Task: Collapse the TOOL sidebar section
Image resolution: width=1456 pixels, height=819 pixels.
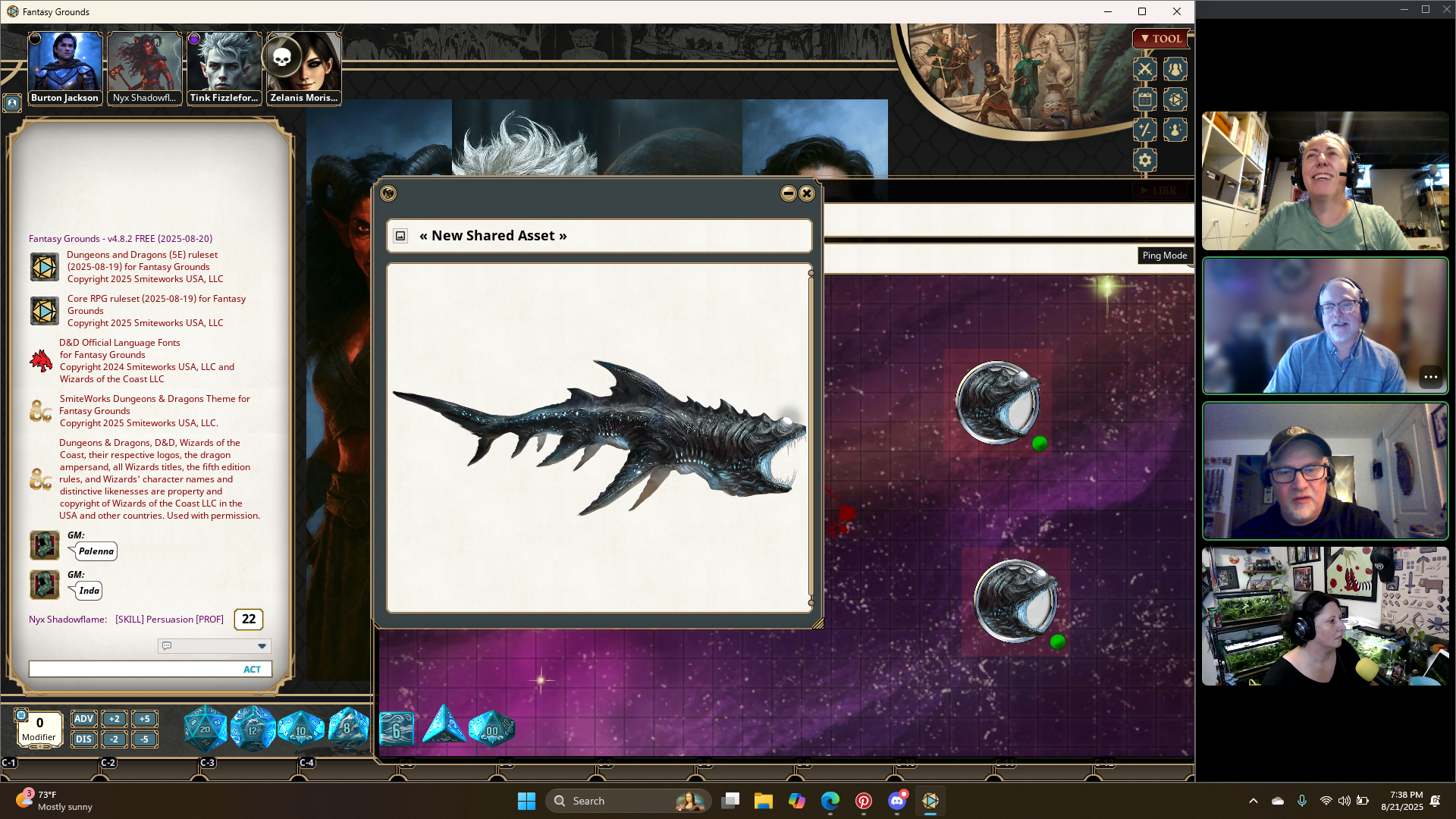Action: tap(1160, 39)
